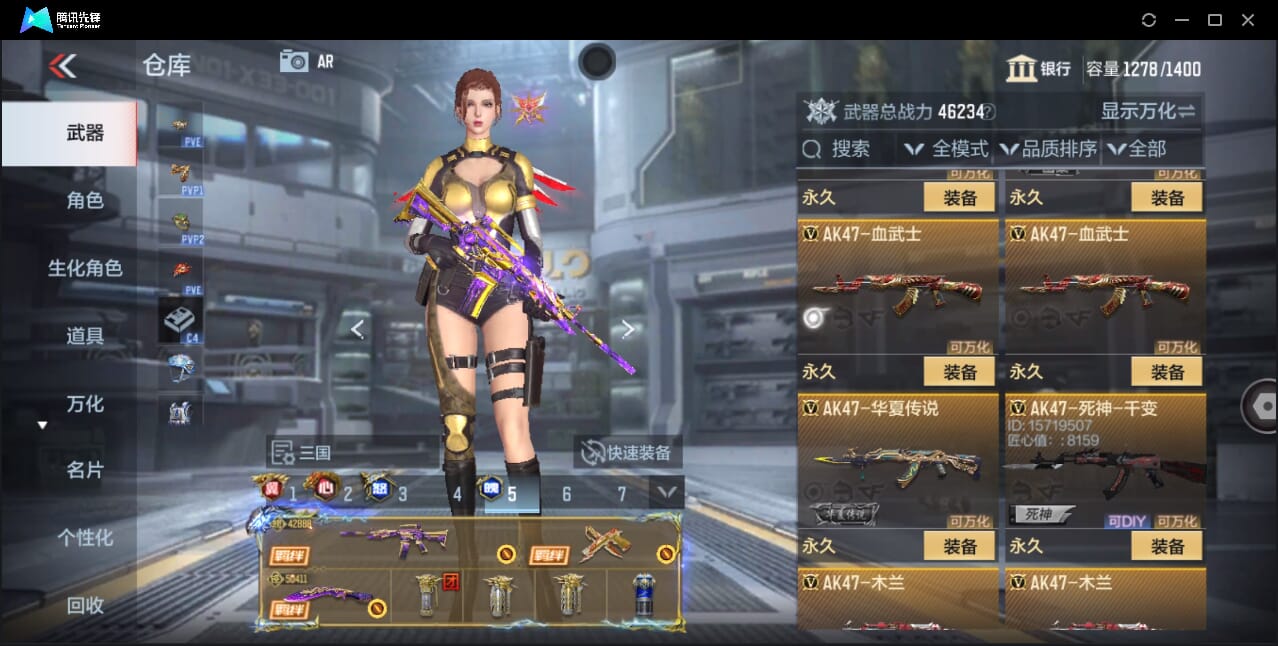Screen dimensions: 1278x646
Task: Maximize the emulator window
Action: pos(1215,20)
